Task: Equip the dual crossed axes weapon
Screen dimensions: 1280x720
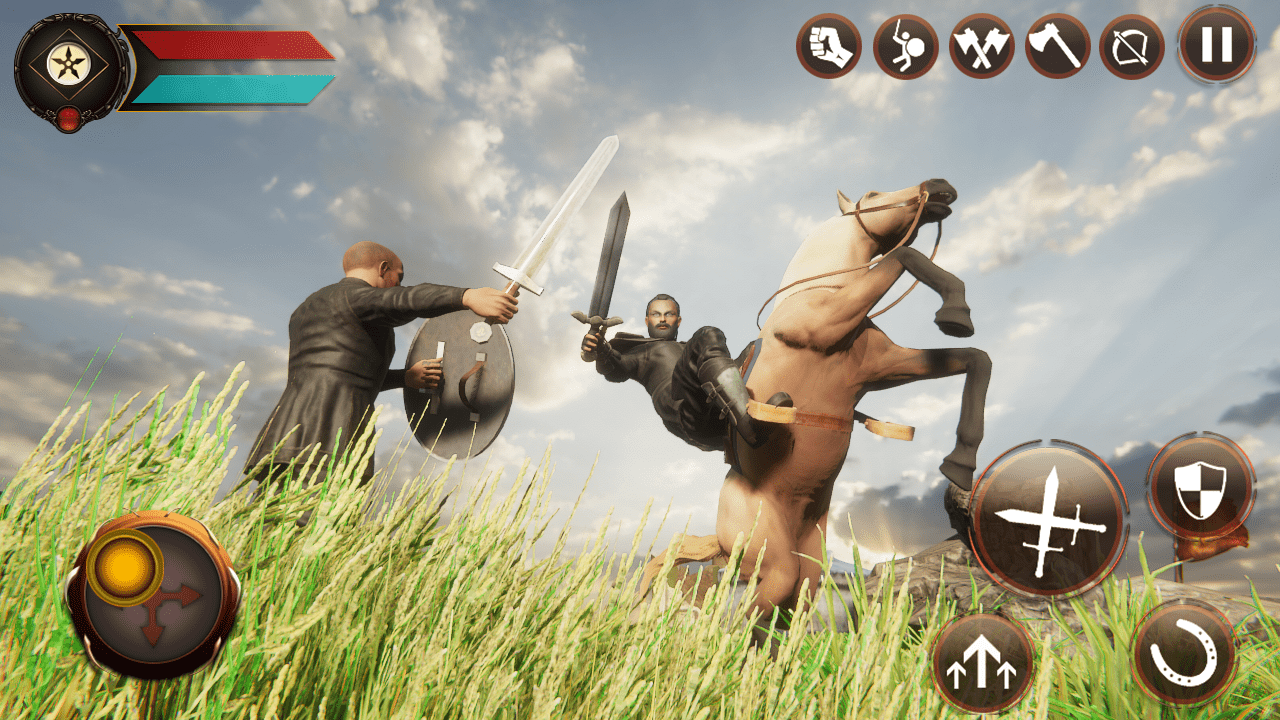Action: pos(983,47)
